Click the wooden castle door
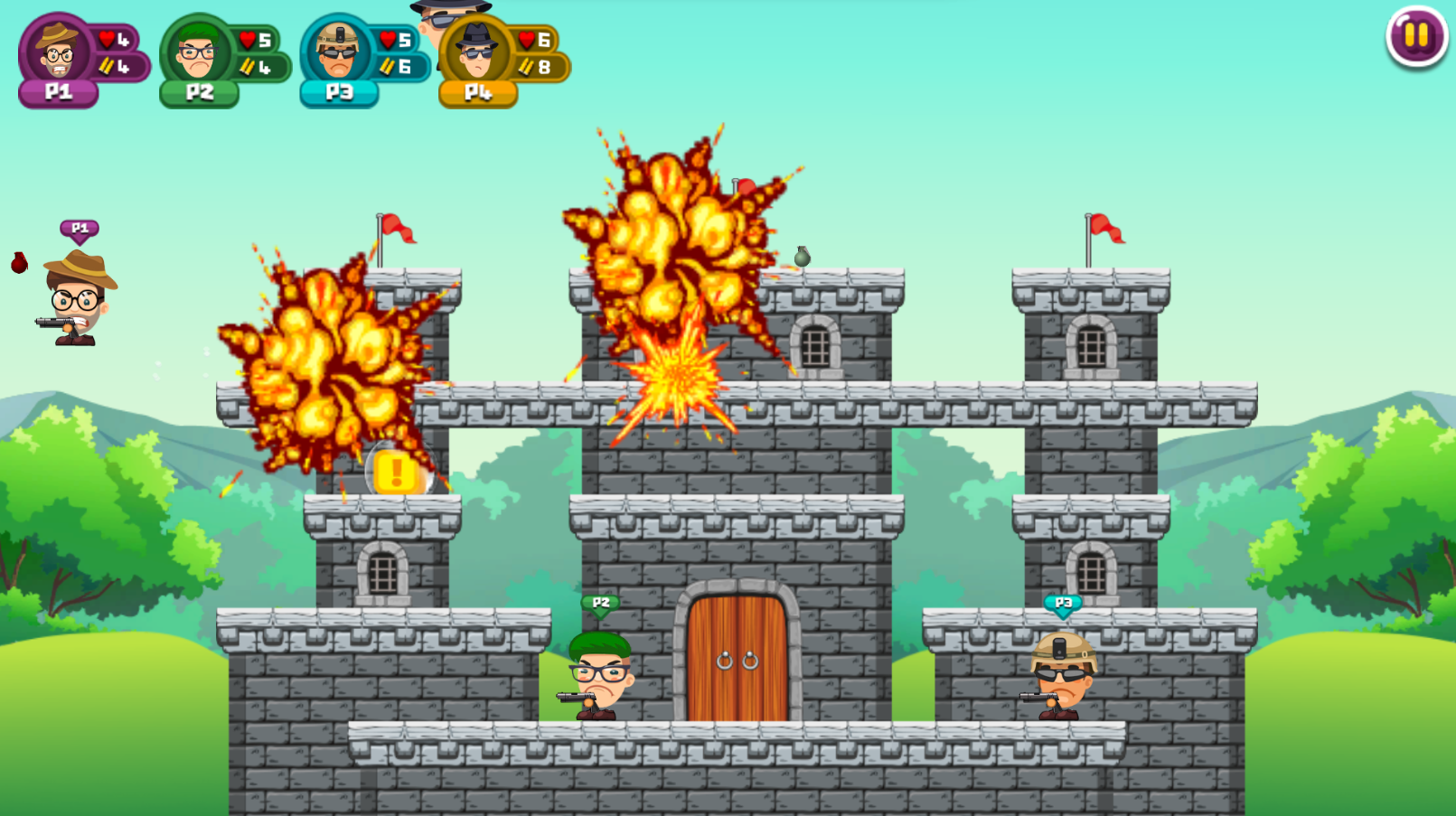 pyautogui.click(x=736, y=660)
